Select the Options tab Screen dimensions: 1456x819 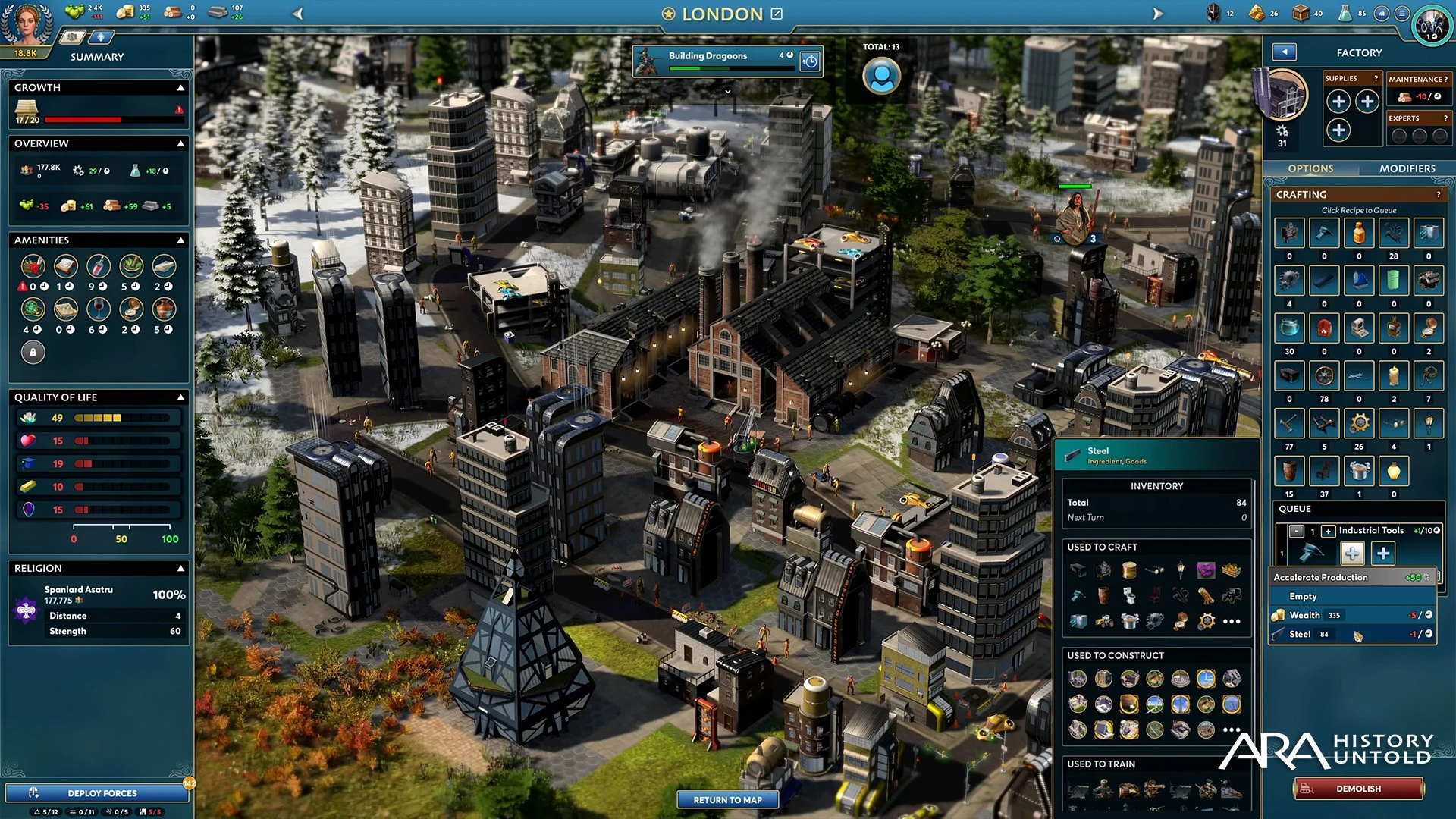[x=1310, y=168]
